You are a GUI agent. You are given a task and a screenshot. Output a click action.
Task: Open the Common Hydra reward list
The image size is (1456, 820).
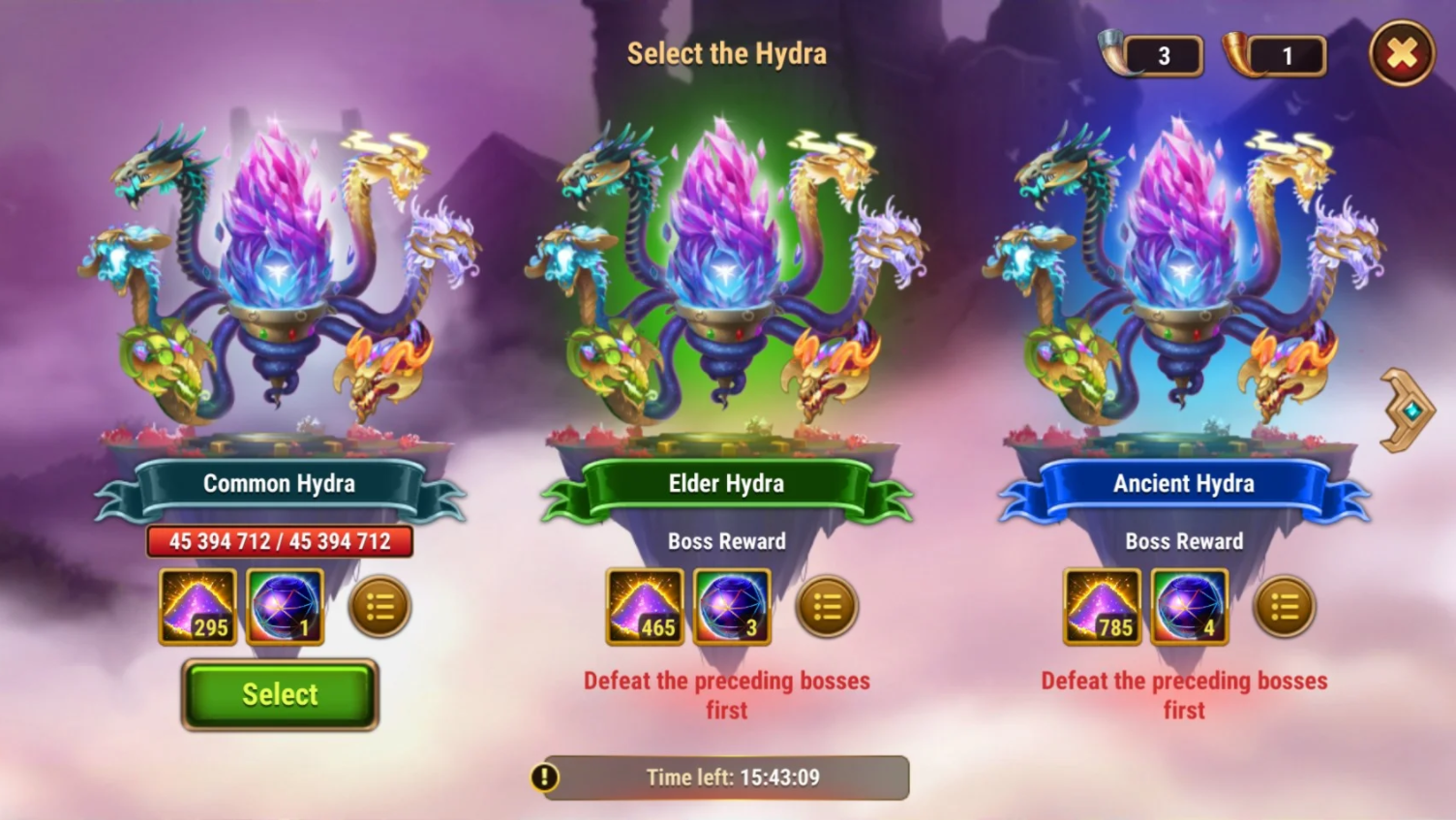tap(379, 607)
